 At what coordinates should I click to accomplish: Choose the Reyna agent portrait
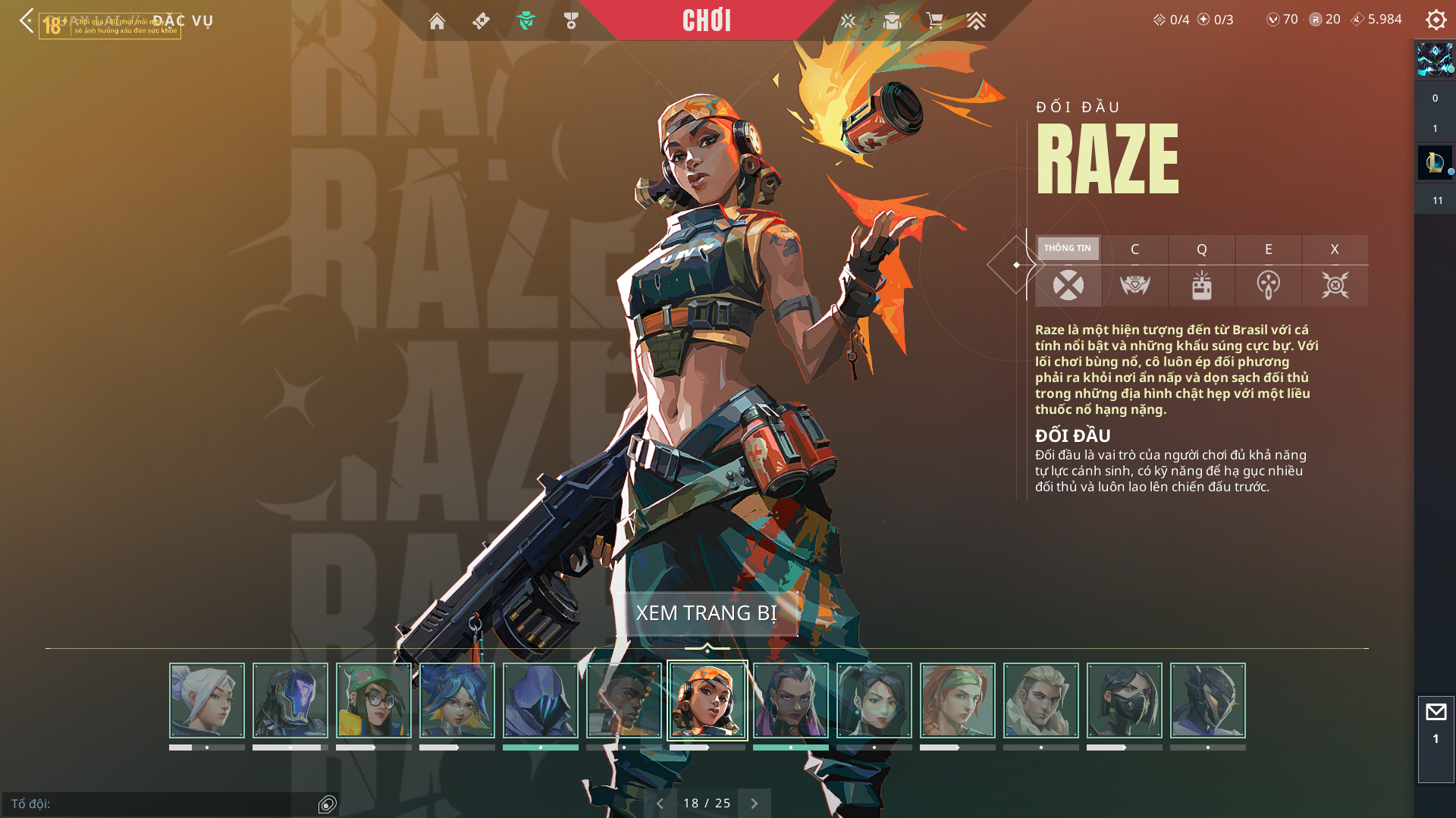pyautogui.click(x=791, y=700)
